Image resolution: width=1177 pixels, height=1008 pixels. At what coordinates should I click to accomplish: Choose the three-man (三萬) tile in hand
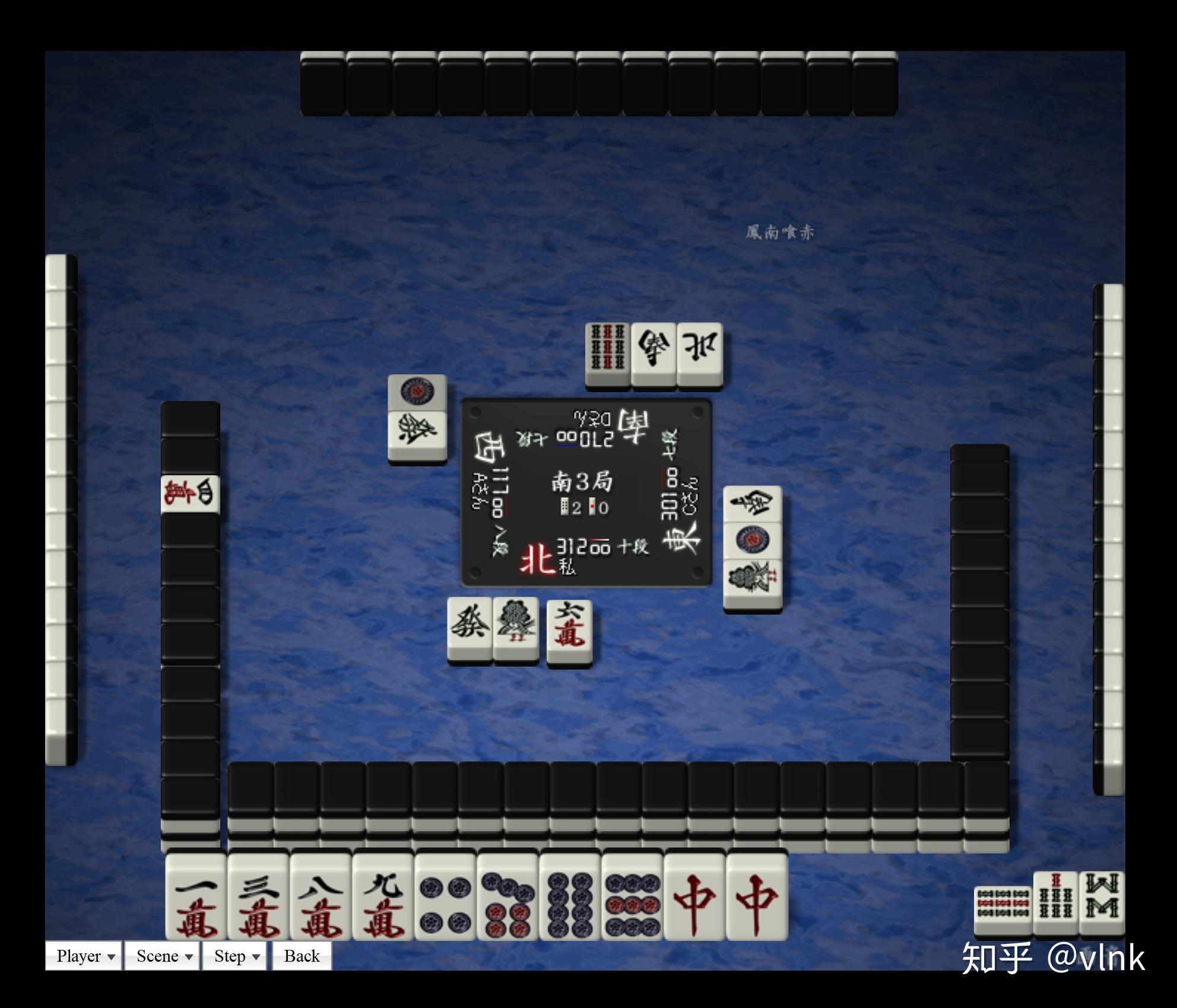point(258,897)
